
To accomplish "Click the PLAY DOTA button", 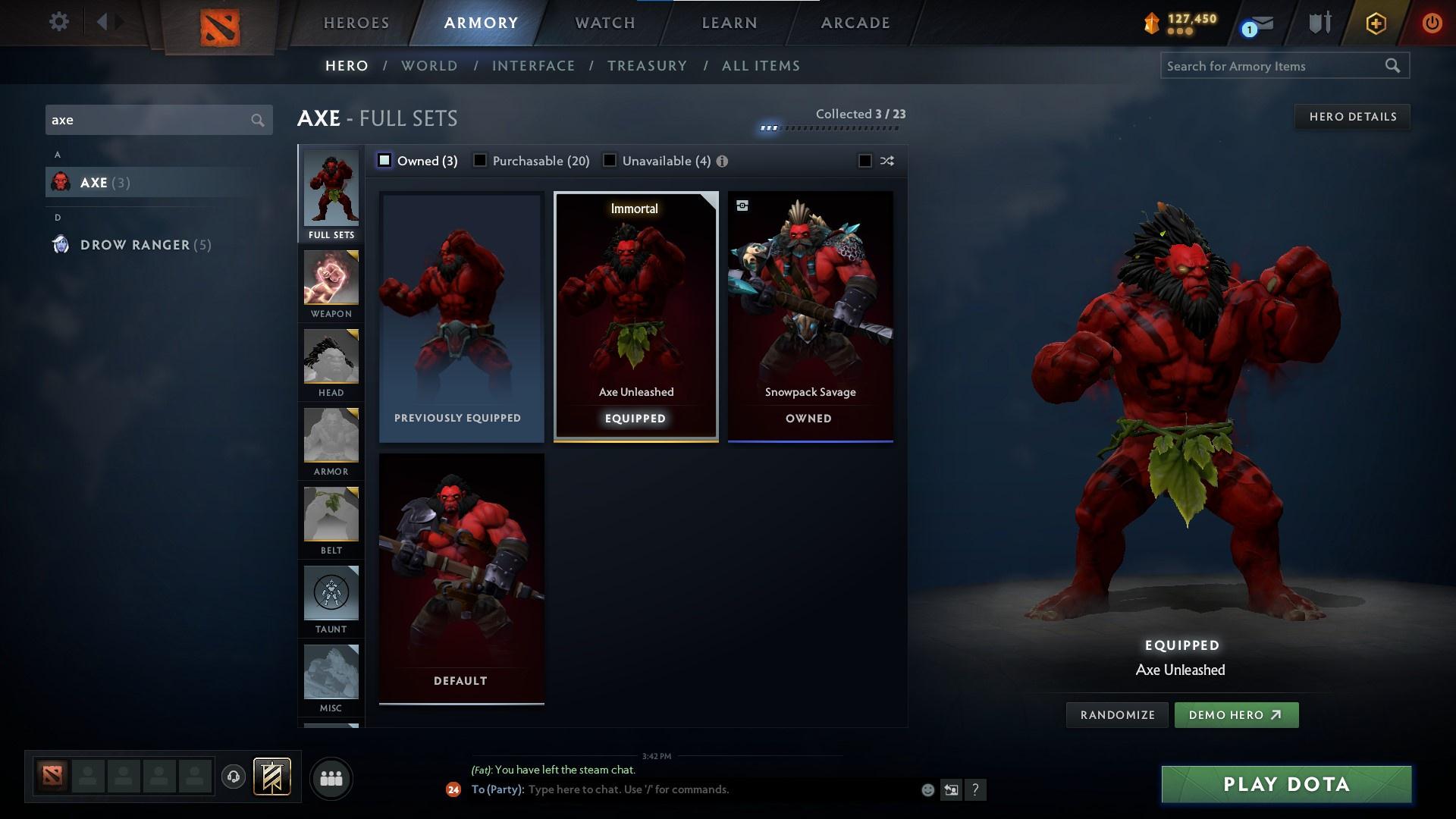I will tap(1285, 784).
